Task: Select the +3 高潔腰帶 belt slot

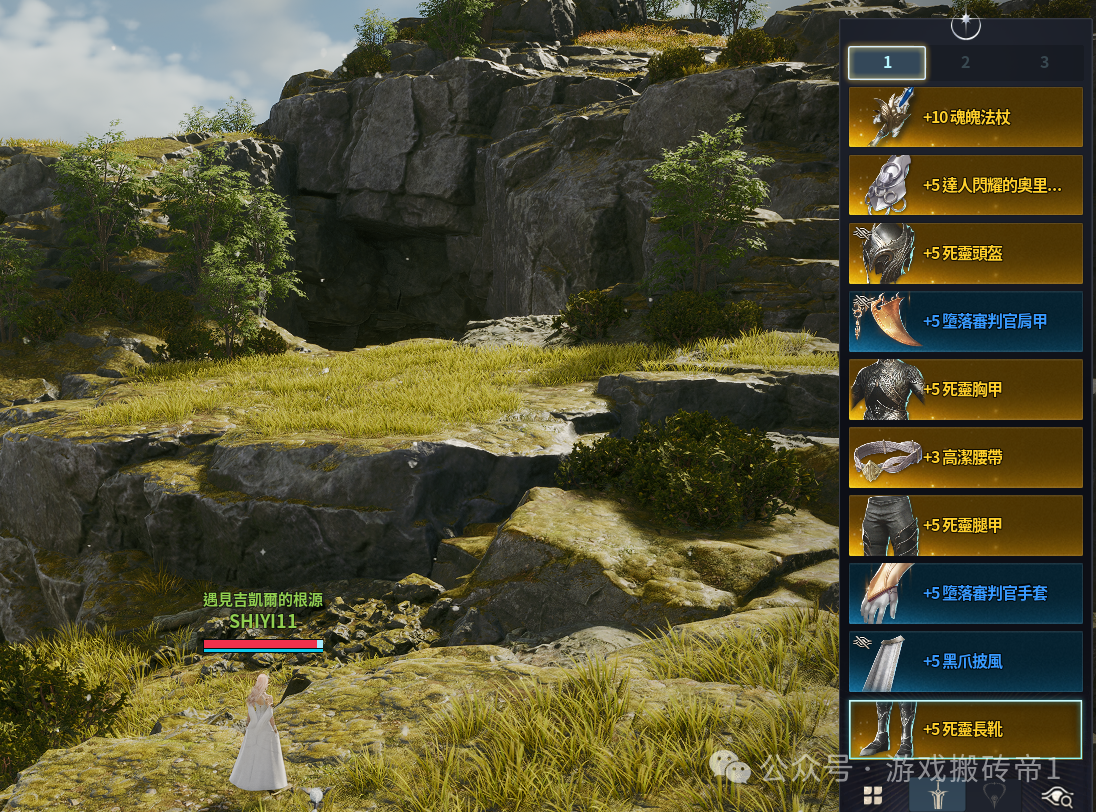Action: 965,457
